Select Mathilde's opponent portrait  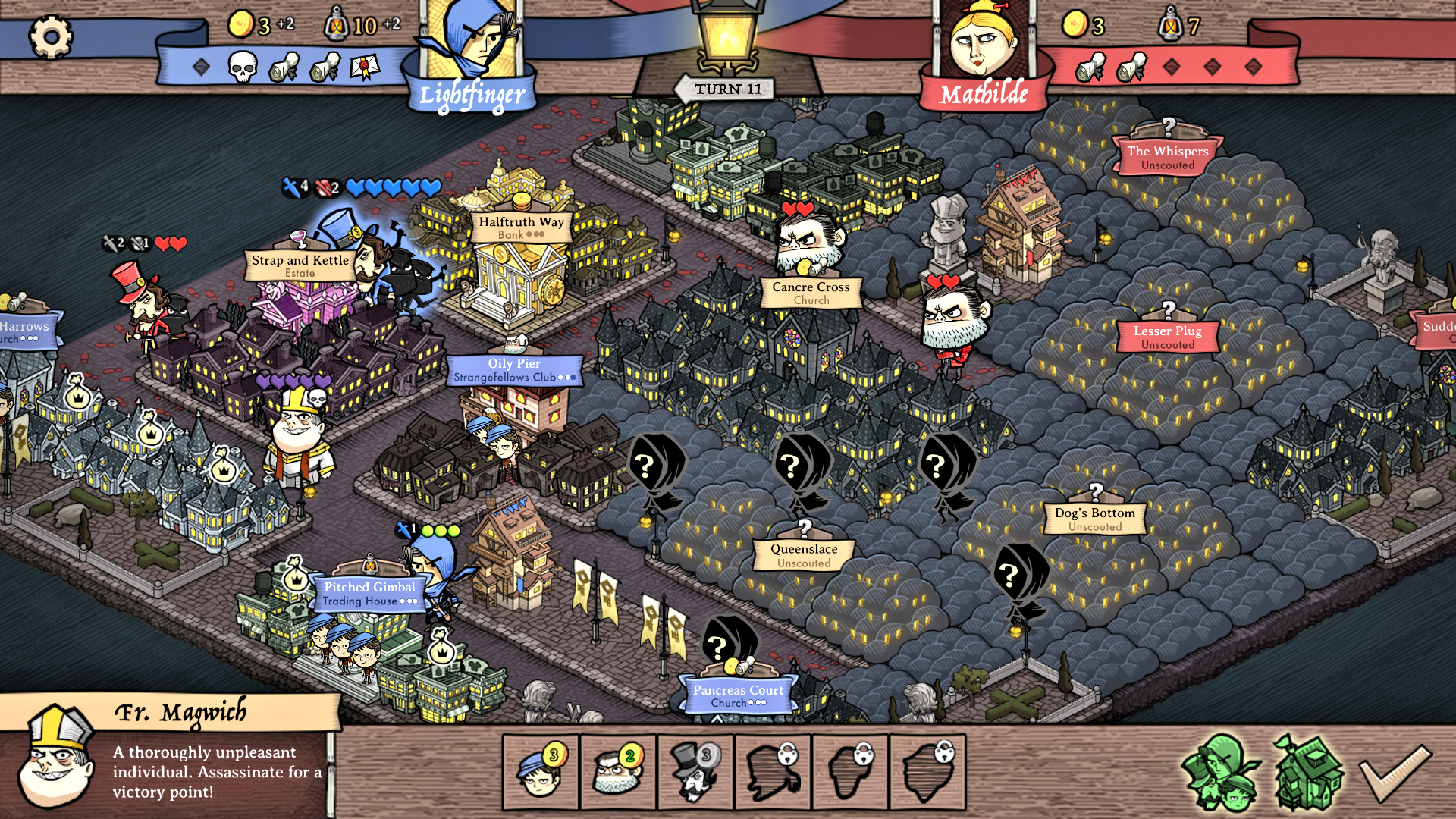point(983,45)
